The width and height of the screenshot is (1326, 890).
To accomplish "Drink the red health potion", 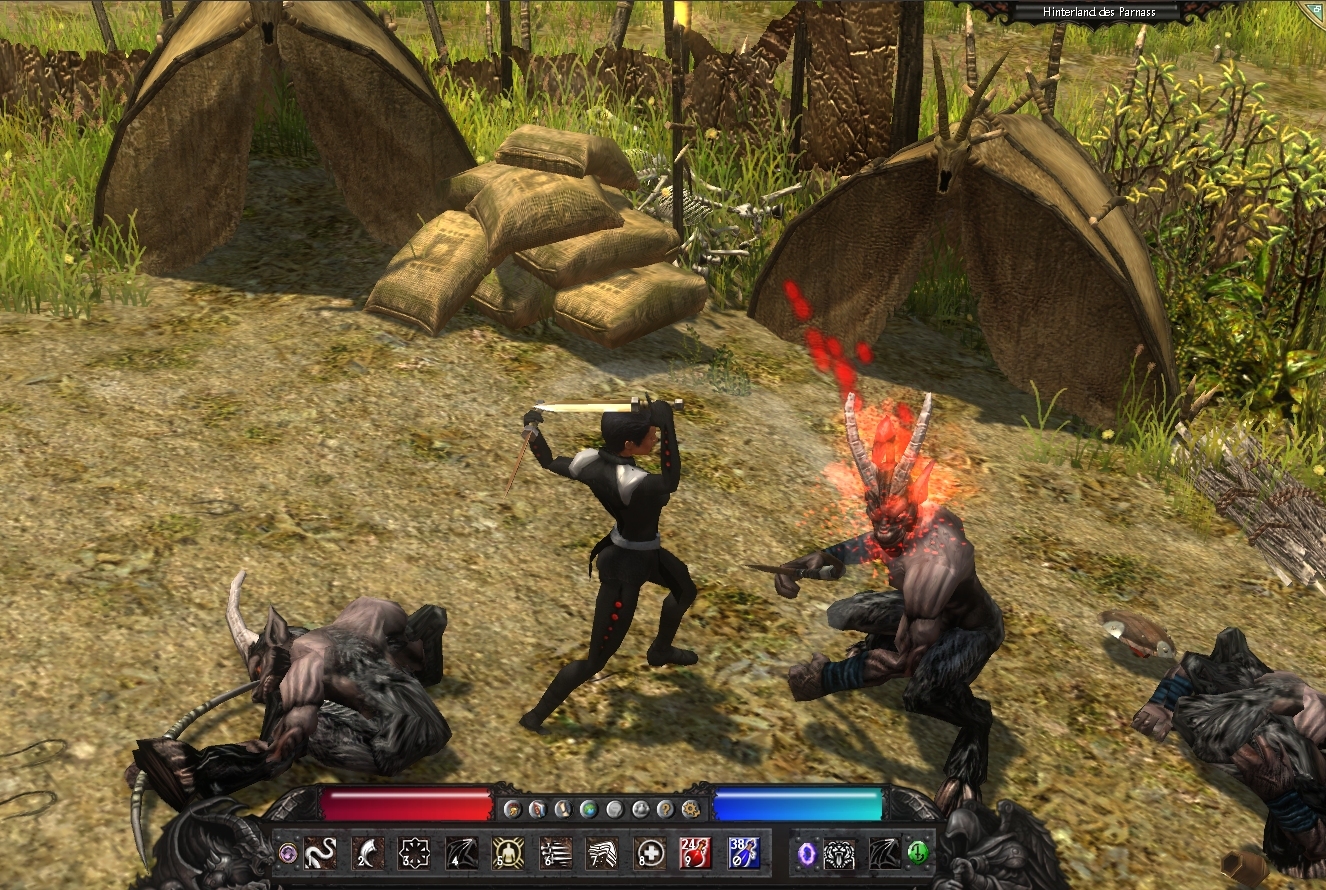I will click(x=696, y=853).
